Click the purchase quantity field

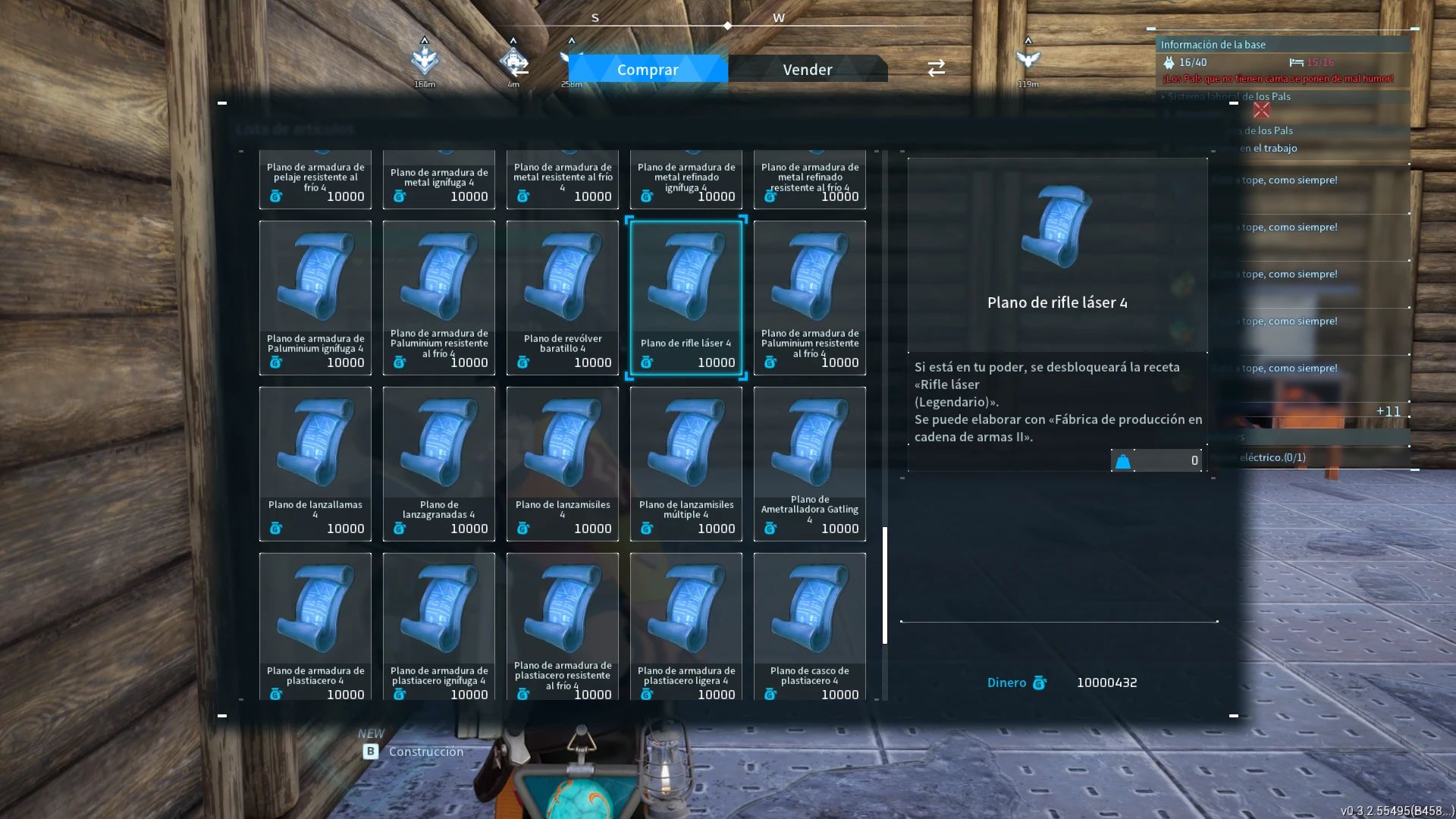point(1166,460)
